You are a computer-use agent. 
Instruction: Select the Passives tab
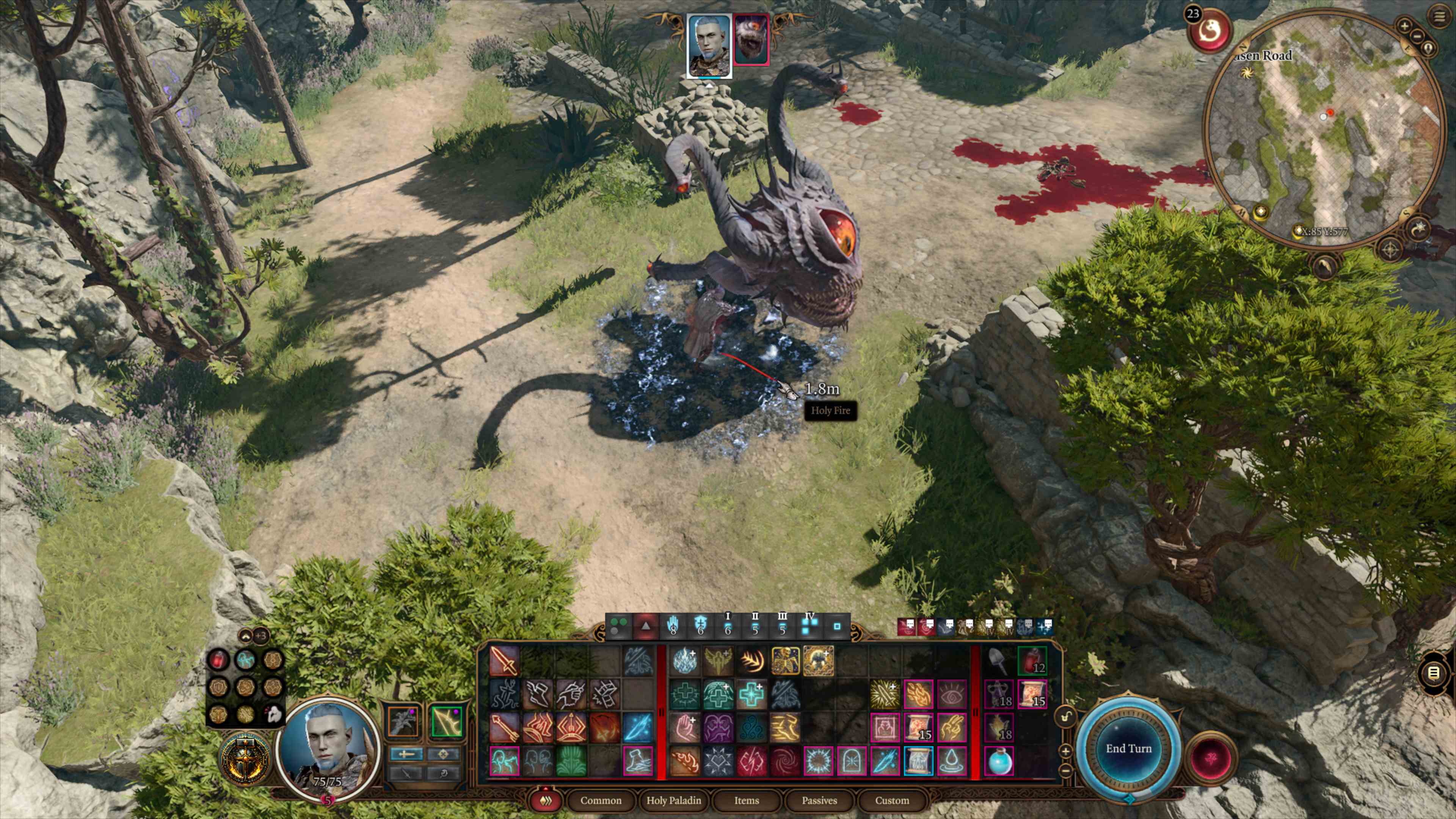click(819, 800)
